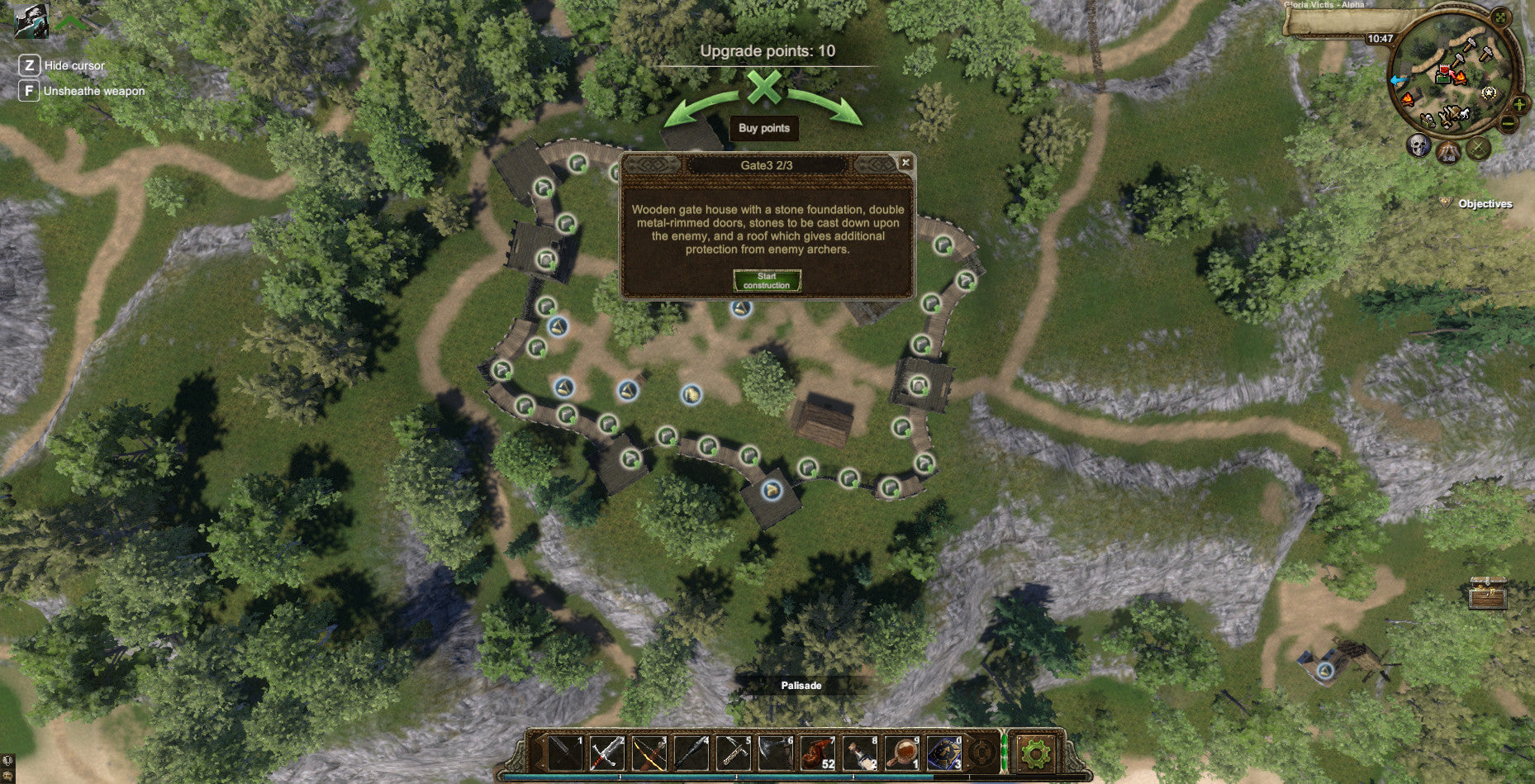Click the skull icon below the minimap
The width and height of the screenshot is (1535, 784).
coord(1419,145)
